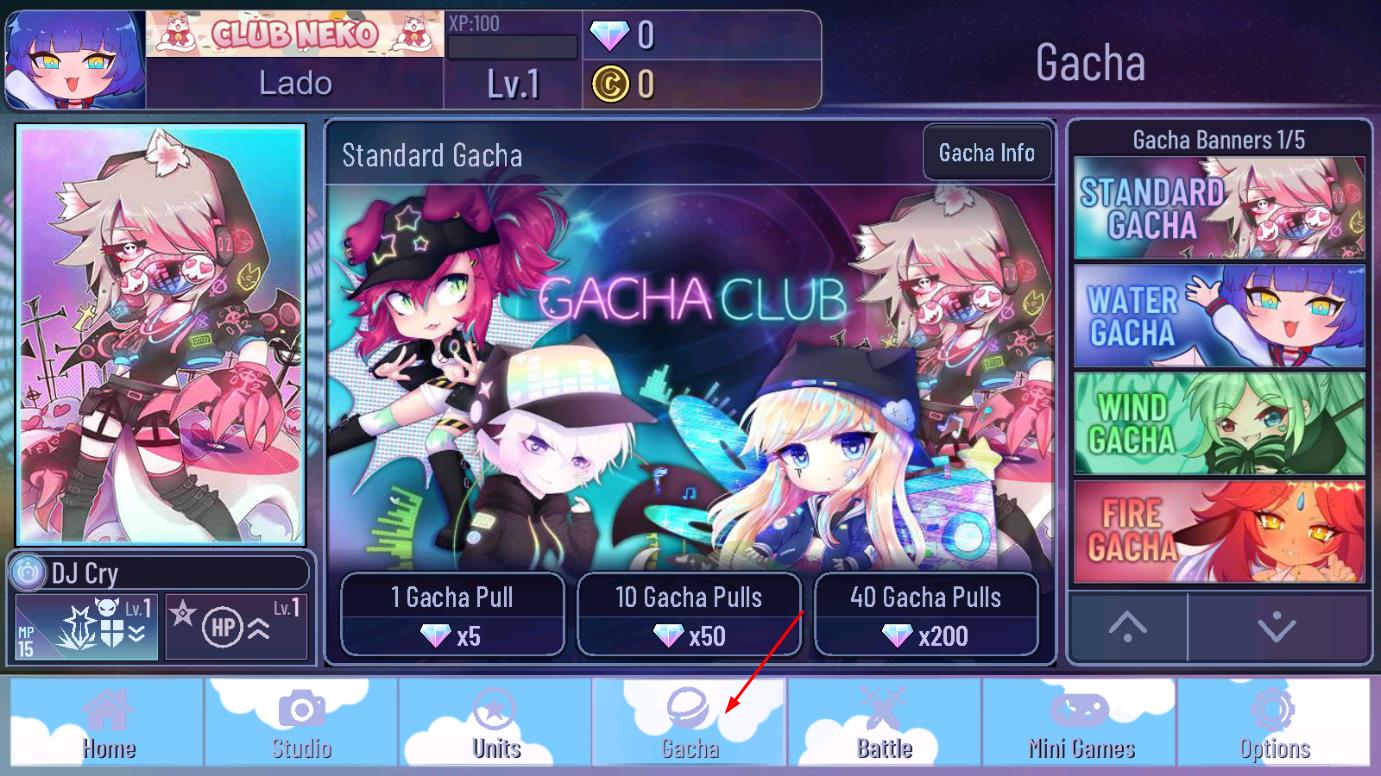Open the Mini Games section

pos(1080,722)
